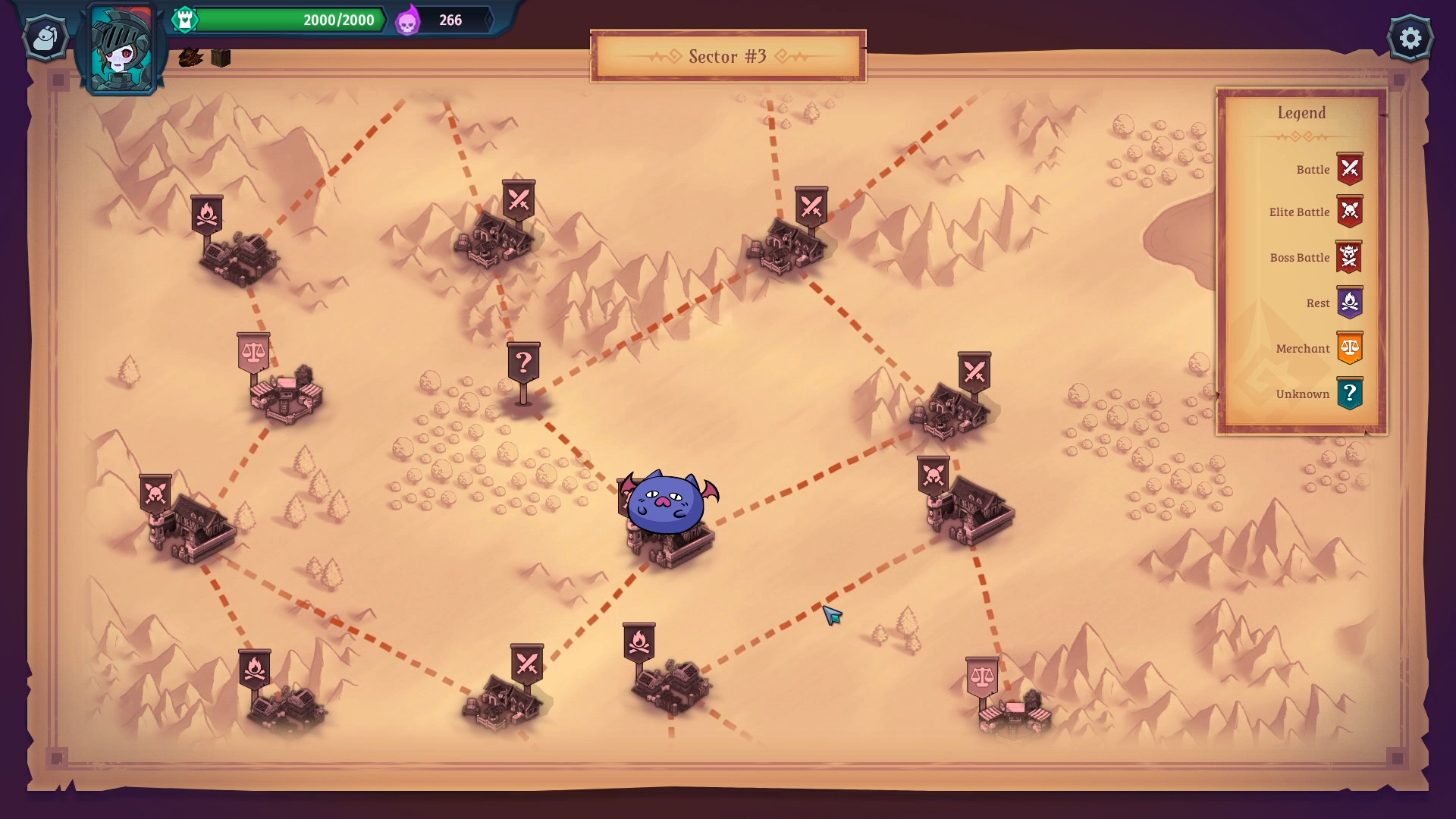Viewport: 1456px width, 819px height.
Task: Open the backpack inventory button
Action: [45, 37]
